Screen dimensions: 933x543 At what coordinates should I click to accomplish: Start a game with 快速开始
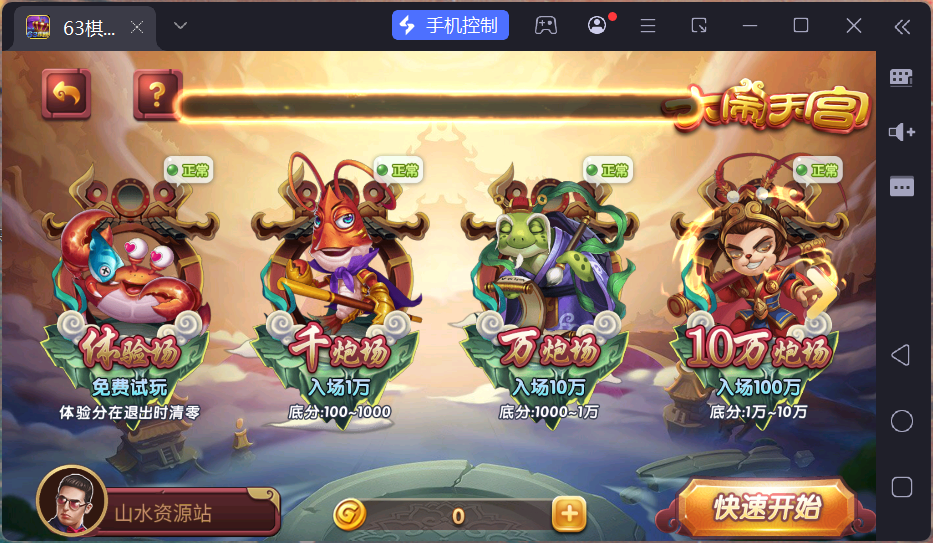click(766, 508)
